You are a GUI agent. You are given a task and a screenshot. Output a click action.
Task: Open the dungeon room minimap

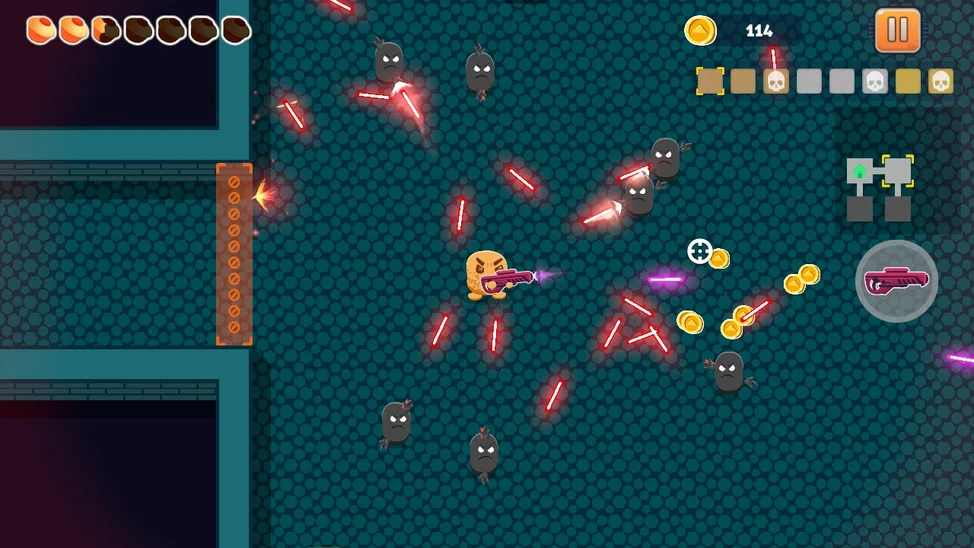pyautogui.click(x=880, y=187)
